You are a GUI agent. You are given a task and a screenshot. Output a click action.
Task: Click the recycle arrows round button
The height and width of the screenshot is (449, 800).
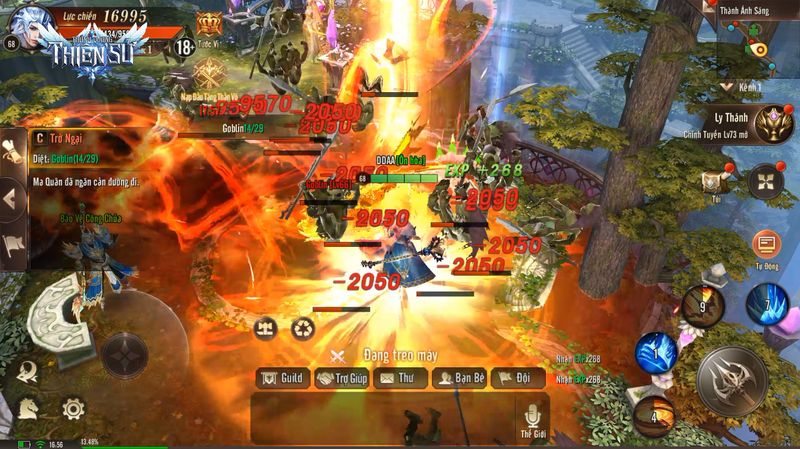point(303,328)
